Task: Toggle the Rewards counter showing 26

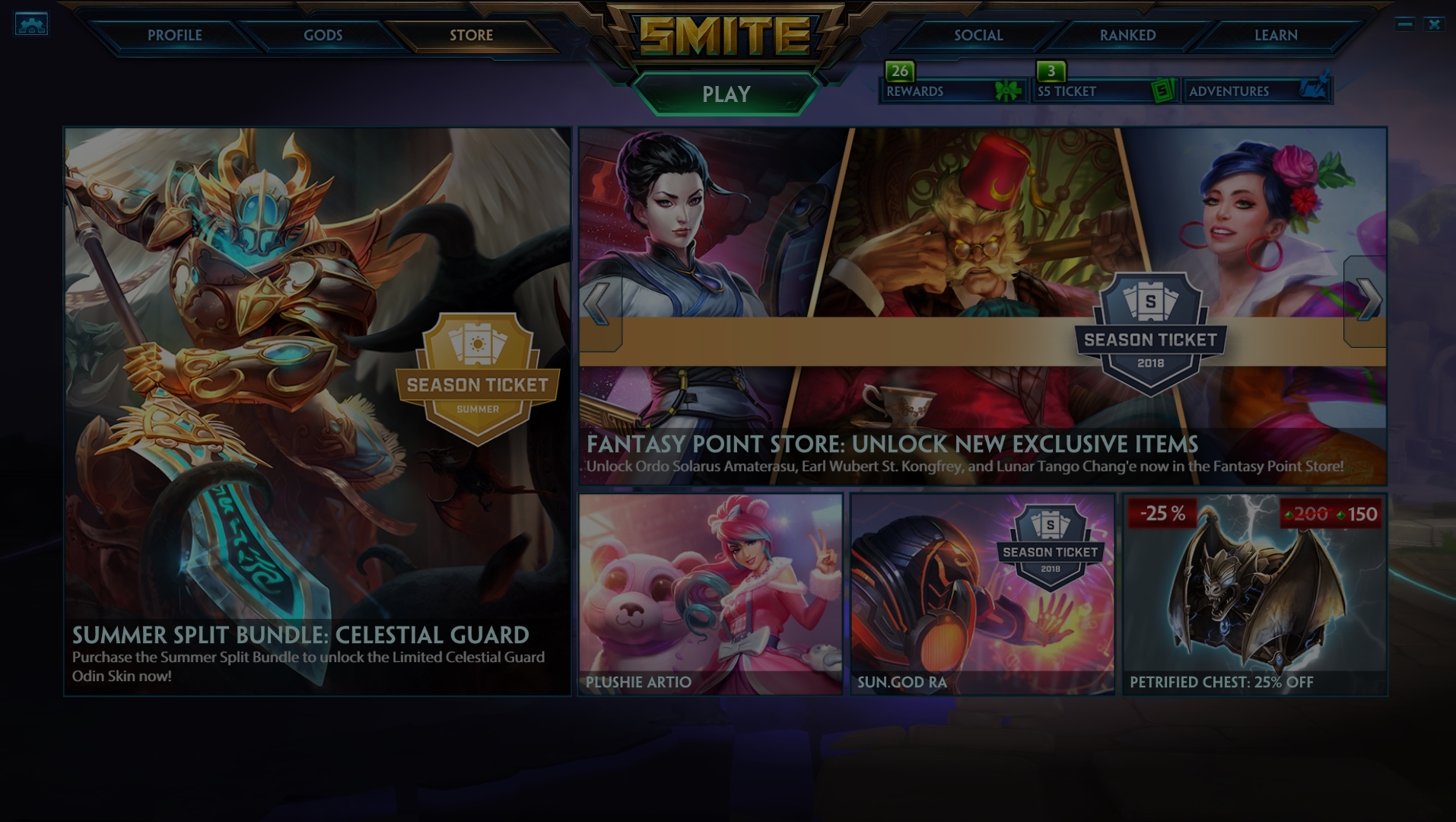Action: coord(900,72)
